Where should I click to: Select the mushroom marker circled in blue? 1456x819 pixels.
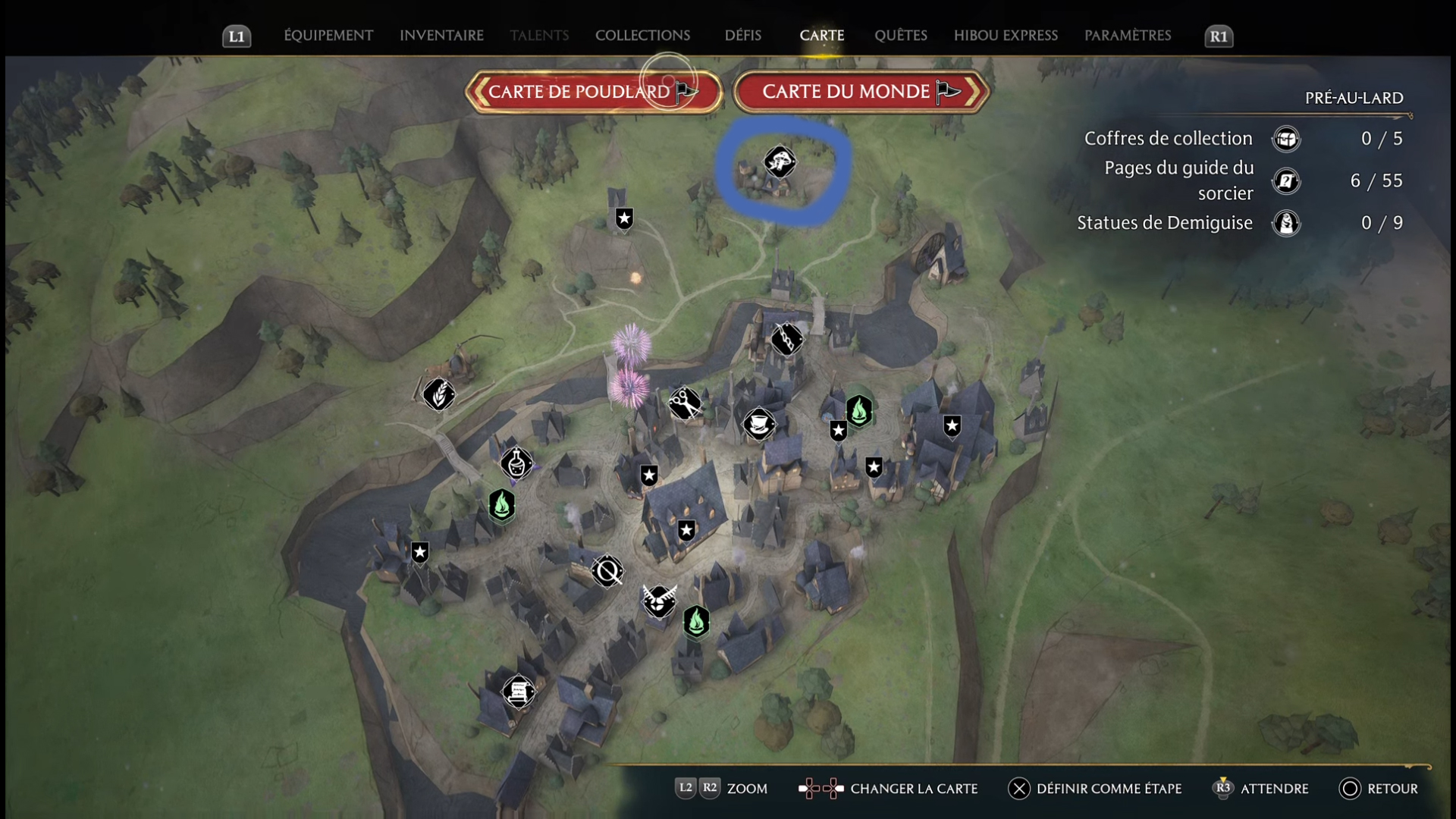(779, 162)
